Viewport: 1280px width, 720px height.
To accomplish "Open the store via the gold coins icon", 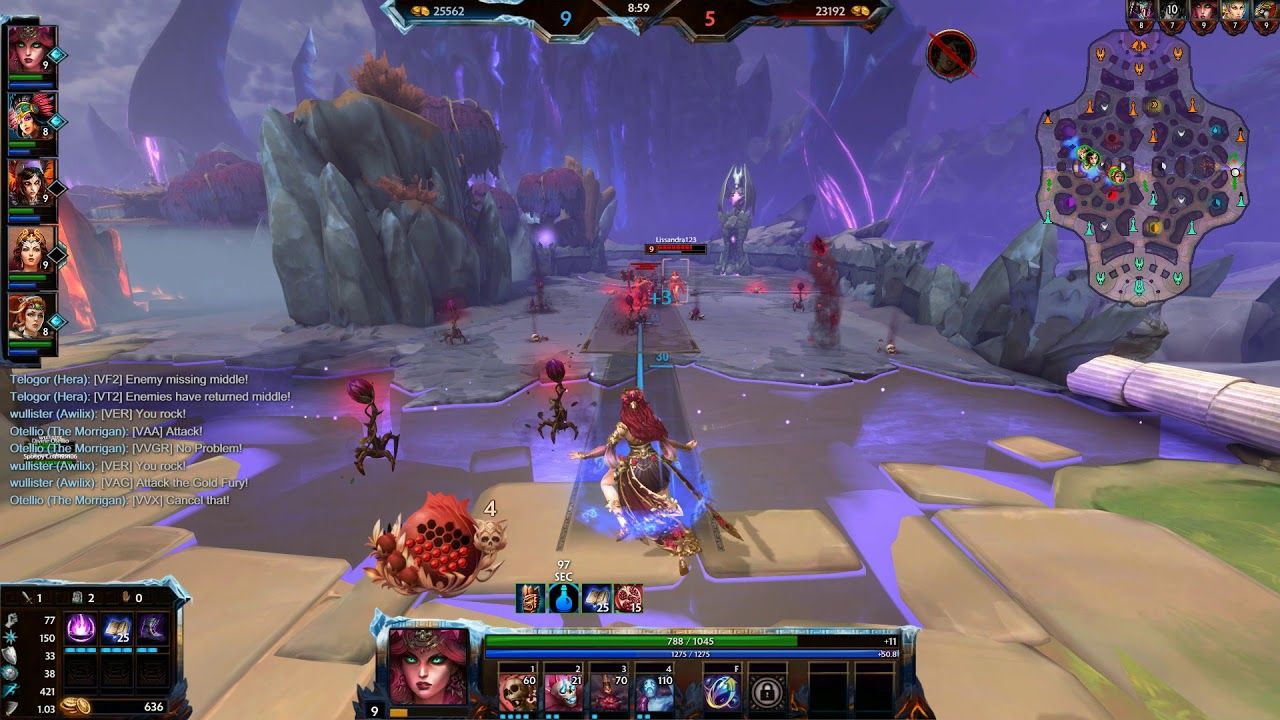I will pyautogui.click(x=75, y=706).
